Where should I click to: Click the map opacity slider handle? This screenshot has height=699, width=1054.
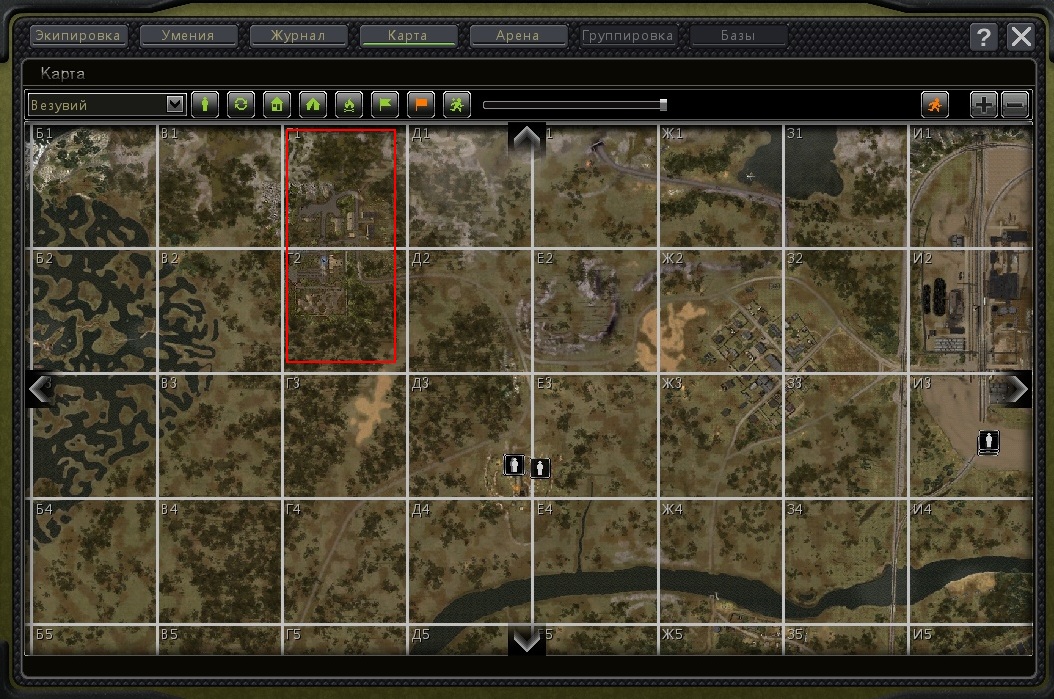point(663,104)
